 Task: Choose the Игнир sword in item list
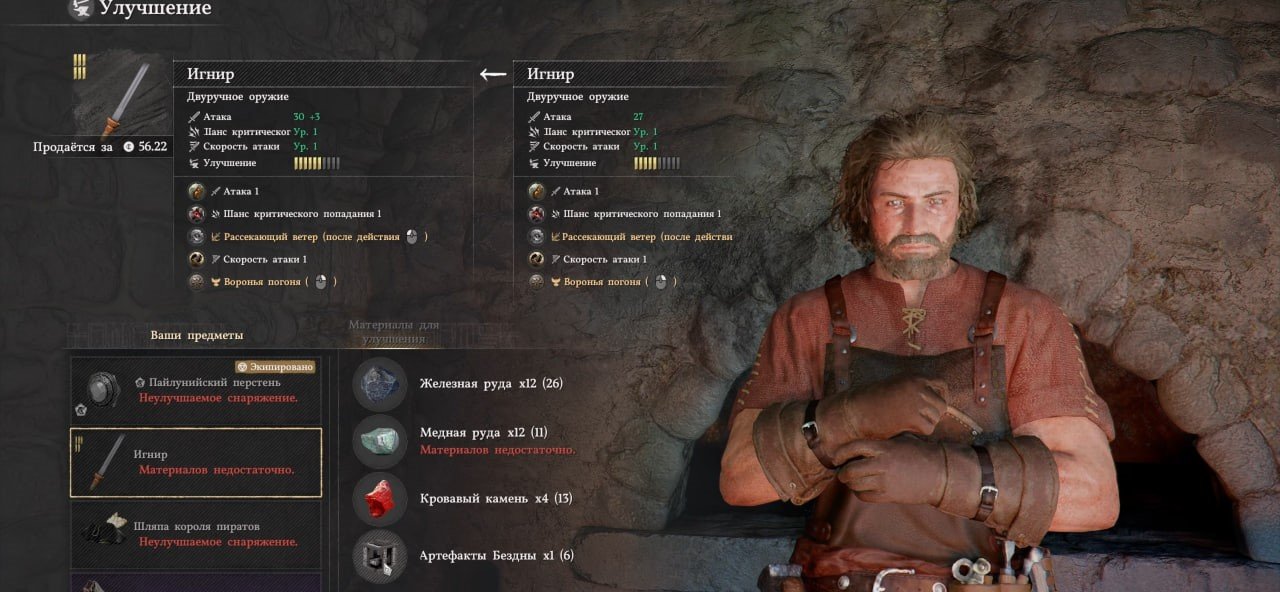pos(196,462)
